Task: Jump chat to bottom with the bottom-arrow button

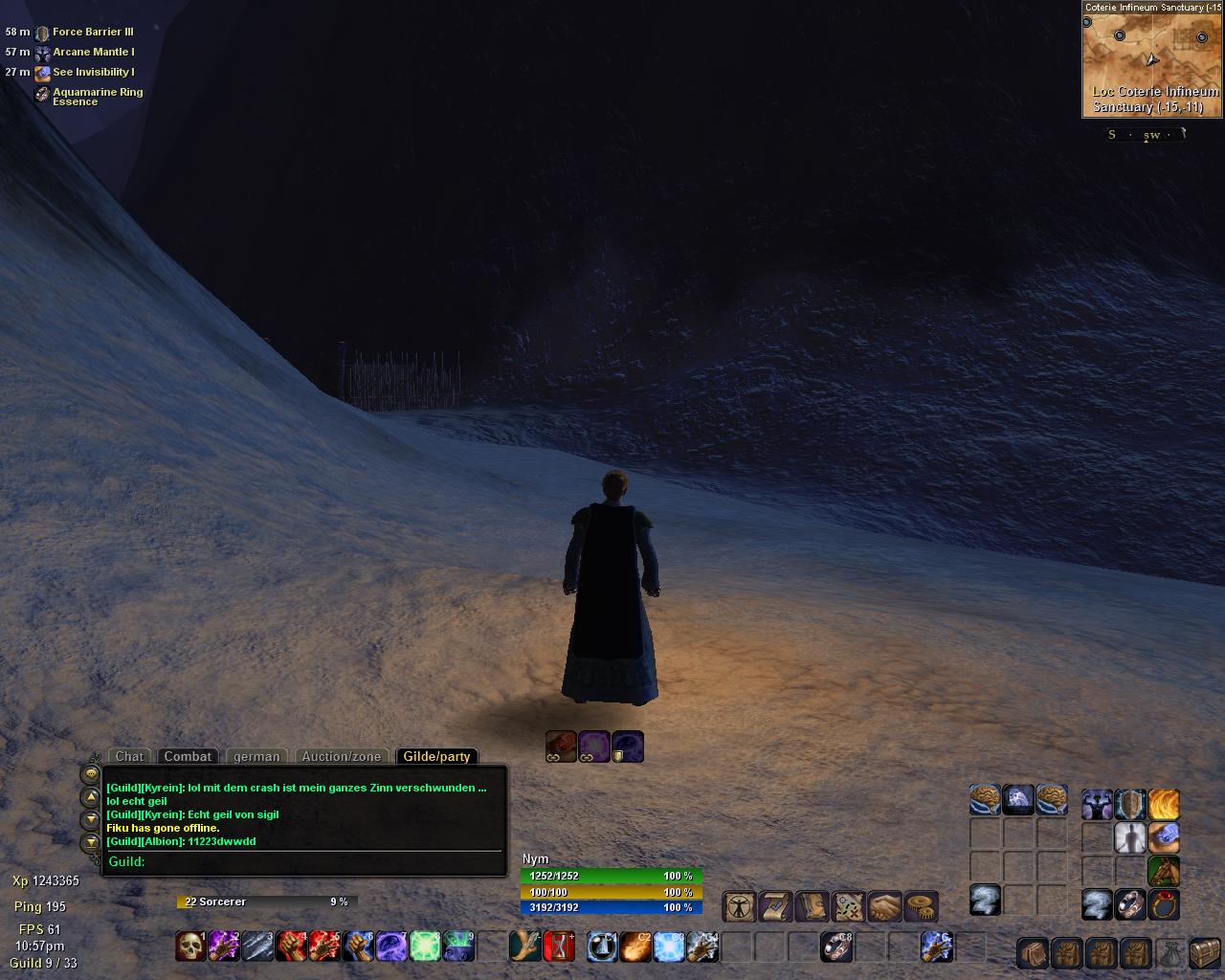Action: coord(90,843)
